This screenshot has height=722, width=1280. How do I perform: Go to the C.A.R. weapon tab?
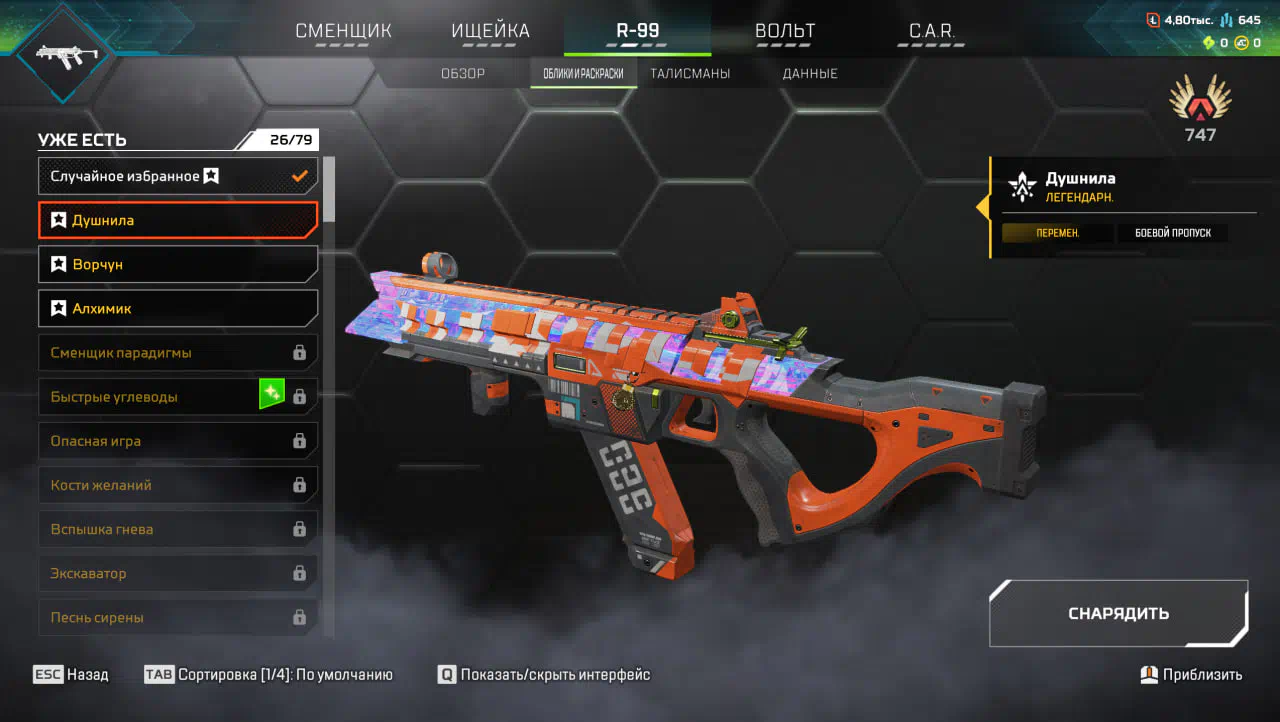[932, 31]
